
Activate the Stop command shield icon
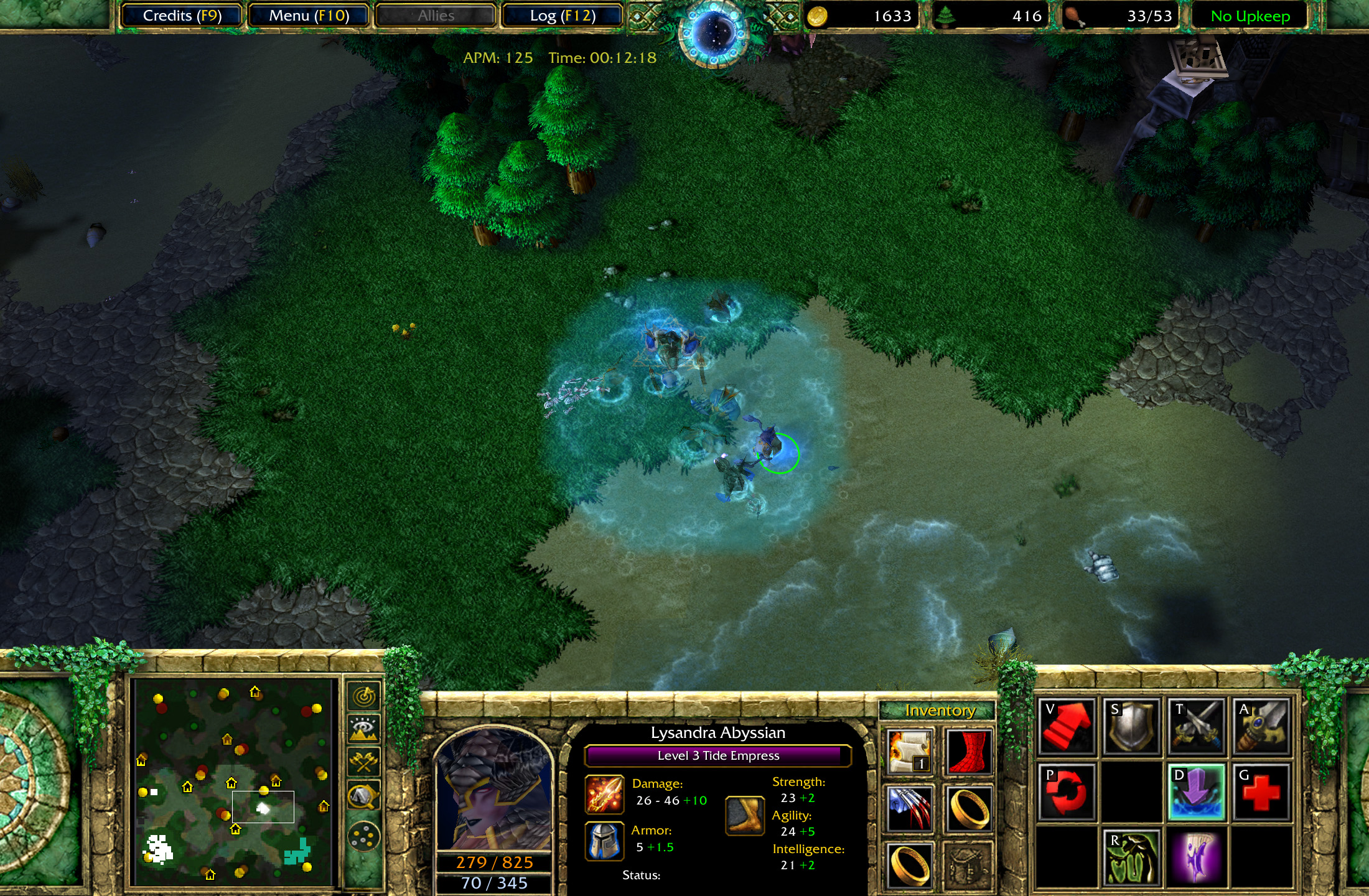[x=1131, y=726]
